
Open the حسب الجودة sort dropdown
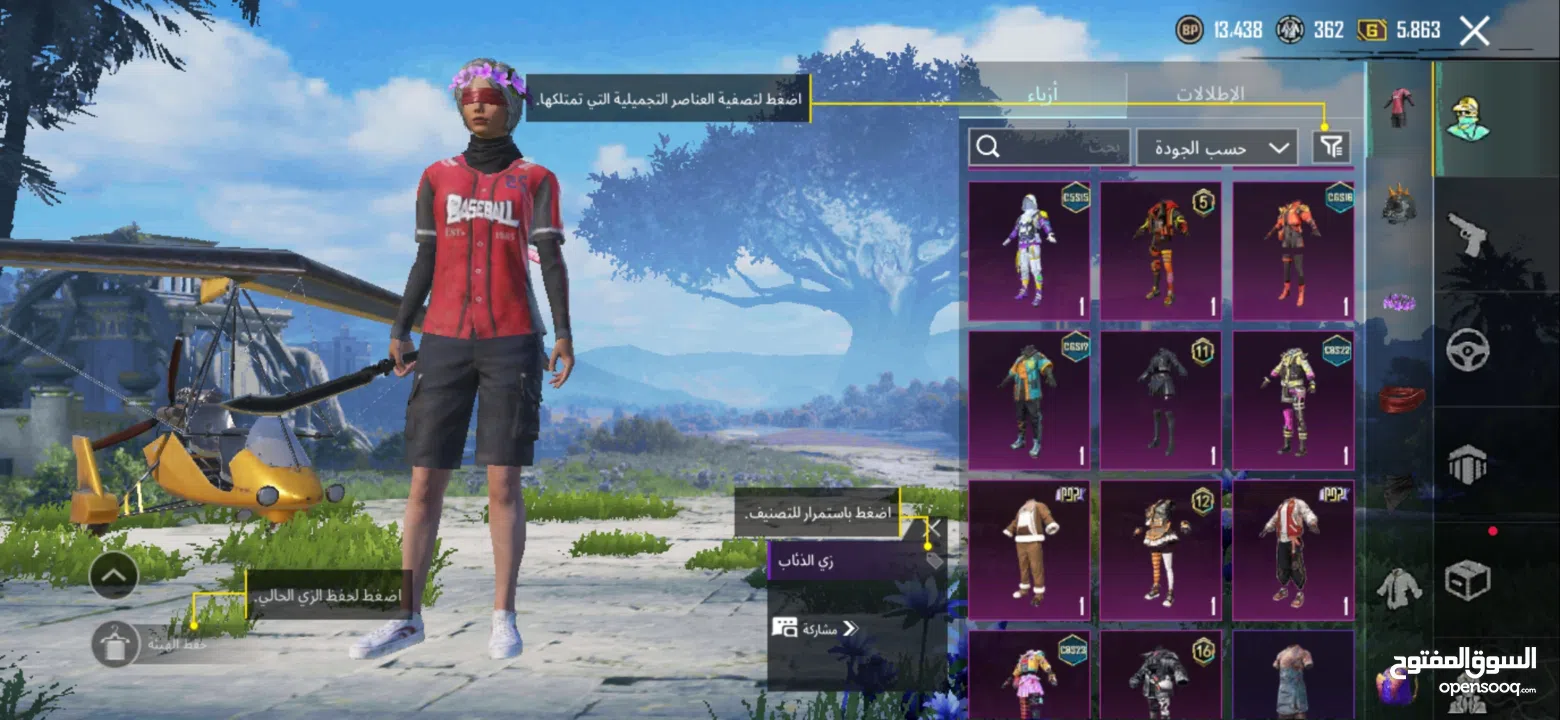[x=1215, y=146]
